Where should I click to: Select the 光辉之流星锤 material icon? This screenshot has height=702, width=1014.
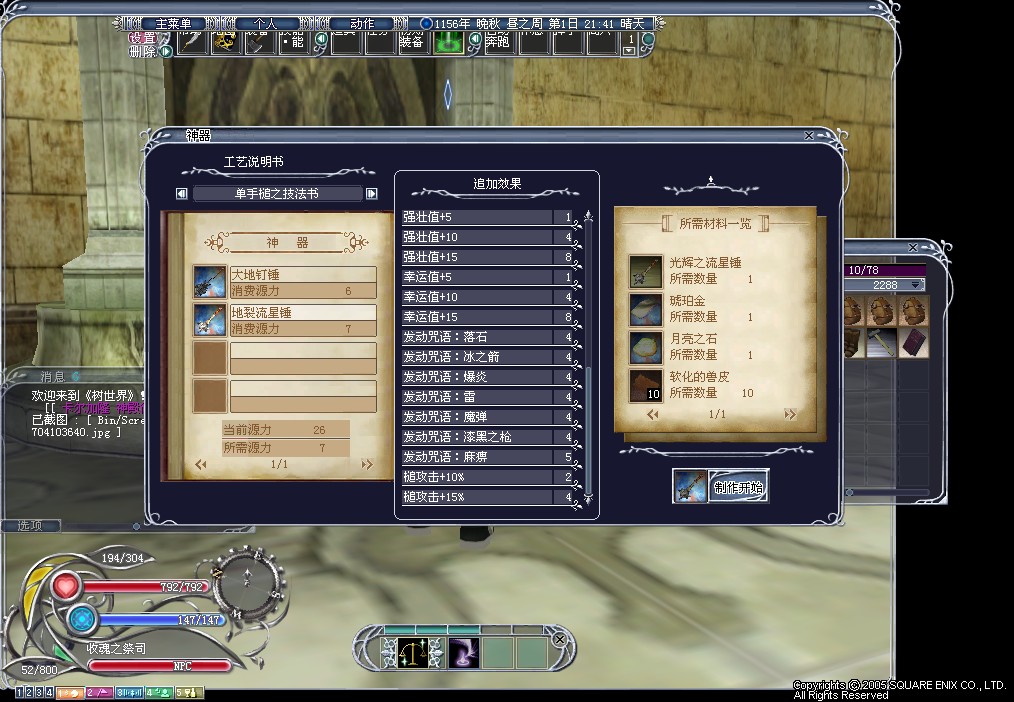click(x=645, y=271)
